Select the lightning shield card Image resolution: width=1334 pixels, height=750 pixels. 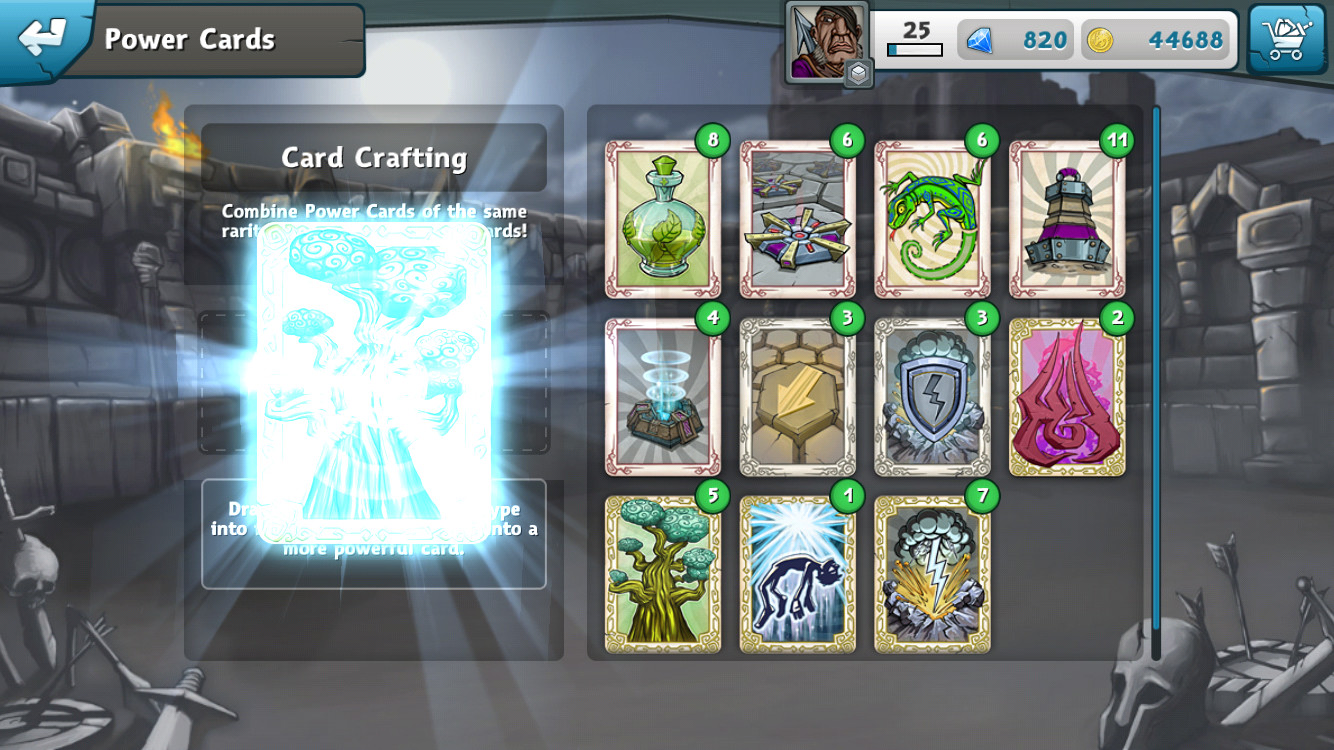(932, 396)
